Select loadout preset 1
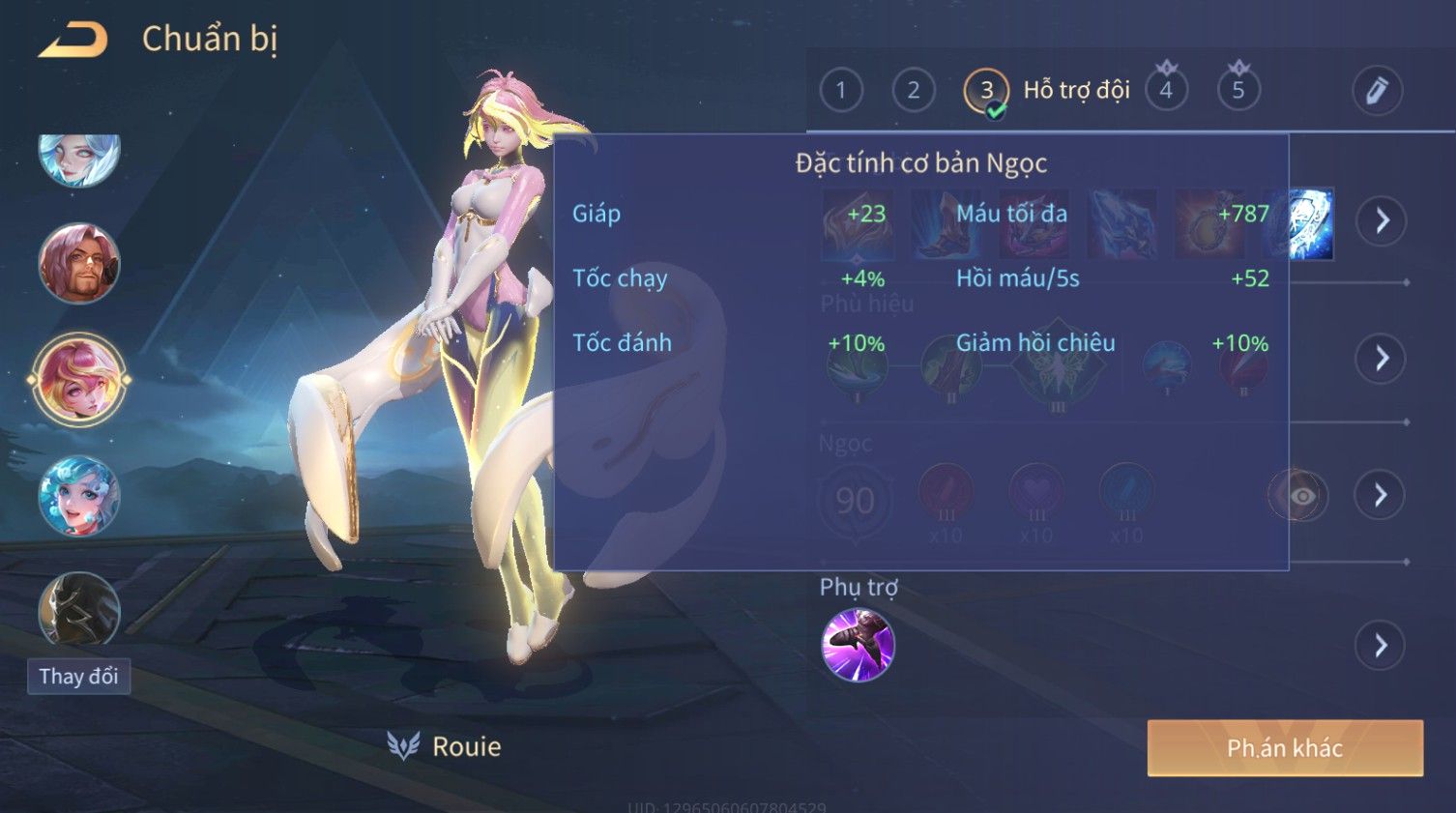1456x813 pixels. [841, 91]
